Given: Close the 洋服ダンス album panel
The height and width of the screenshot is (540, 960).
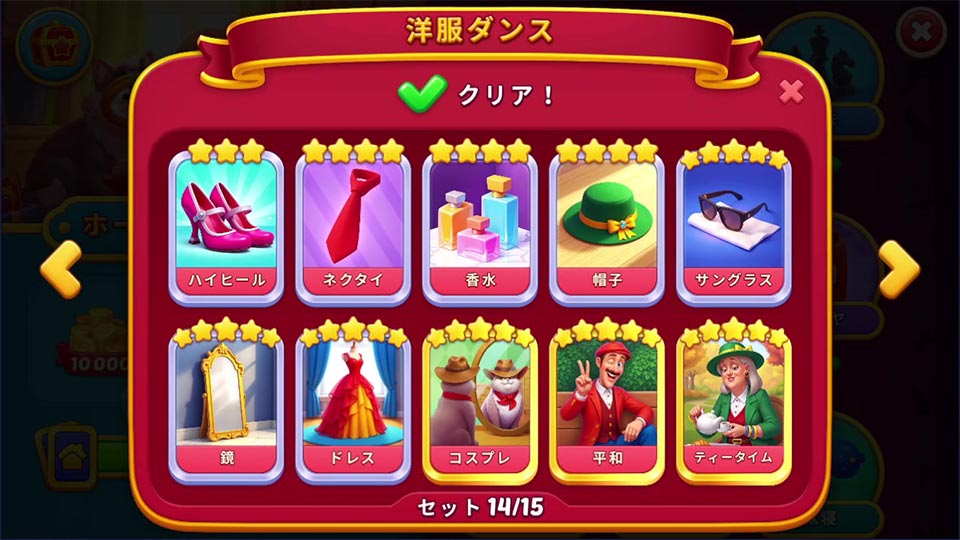Looking at the screenshot, I should click(791, 92).
